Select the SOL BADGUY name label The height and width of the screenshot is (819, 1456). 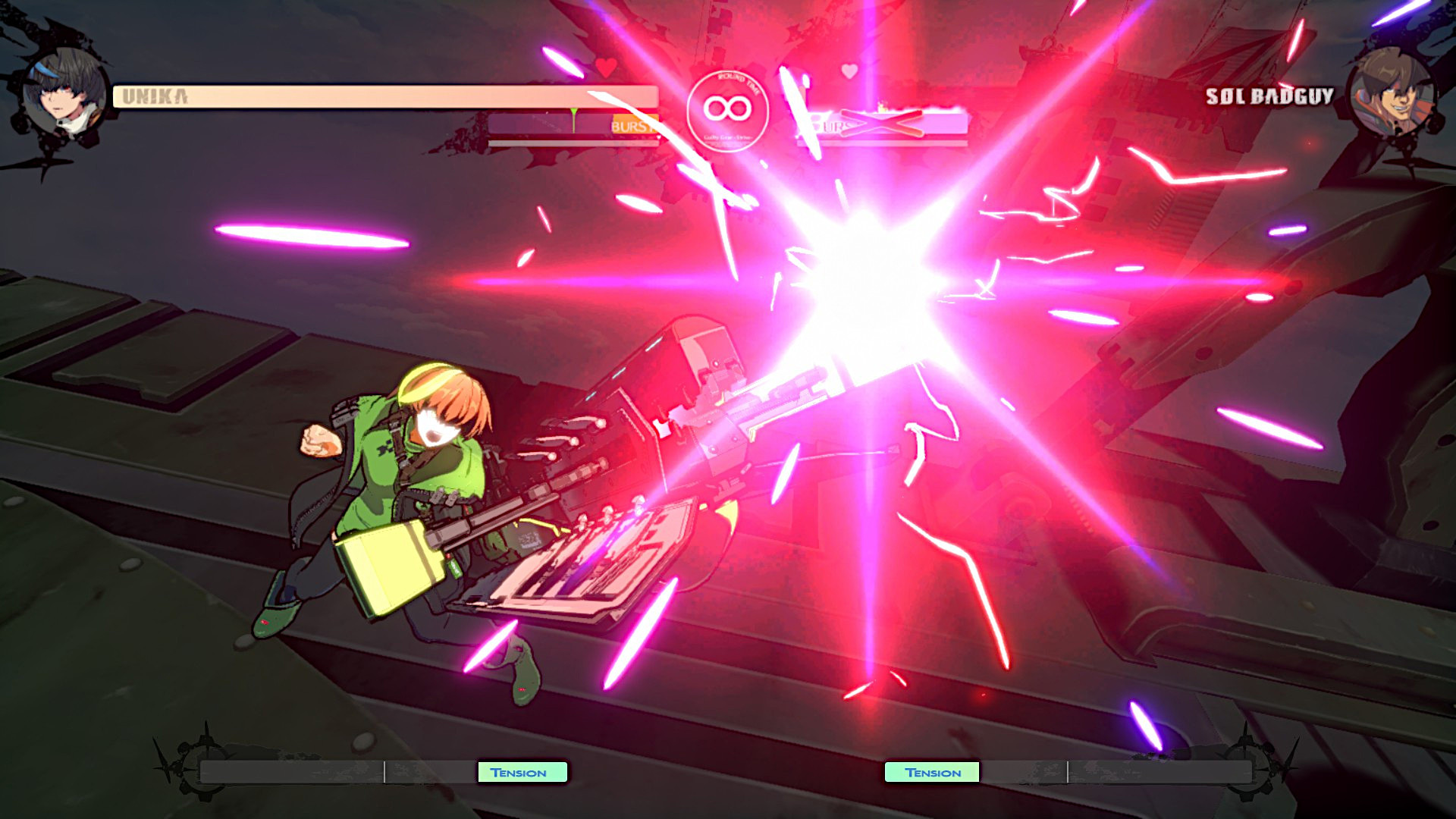(1271, 96)
